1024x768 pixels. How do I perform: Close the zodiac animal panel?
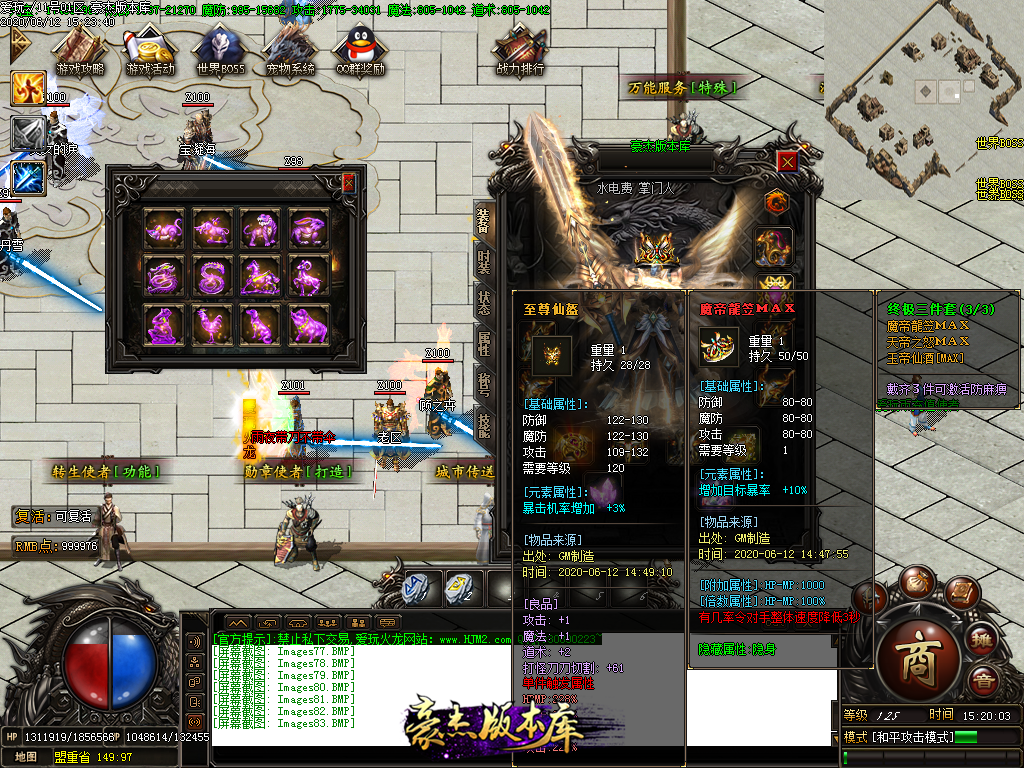coord(348,183)
